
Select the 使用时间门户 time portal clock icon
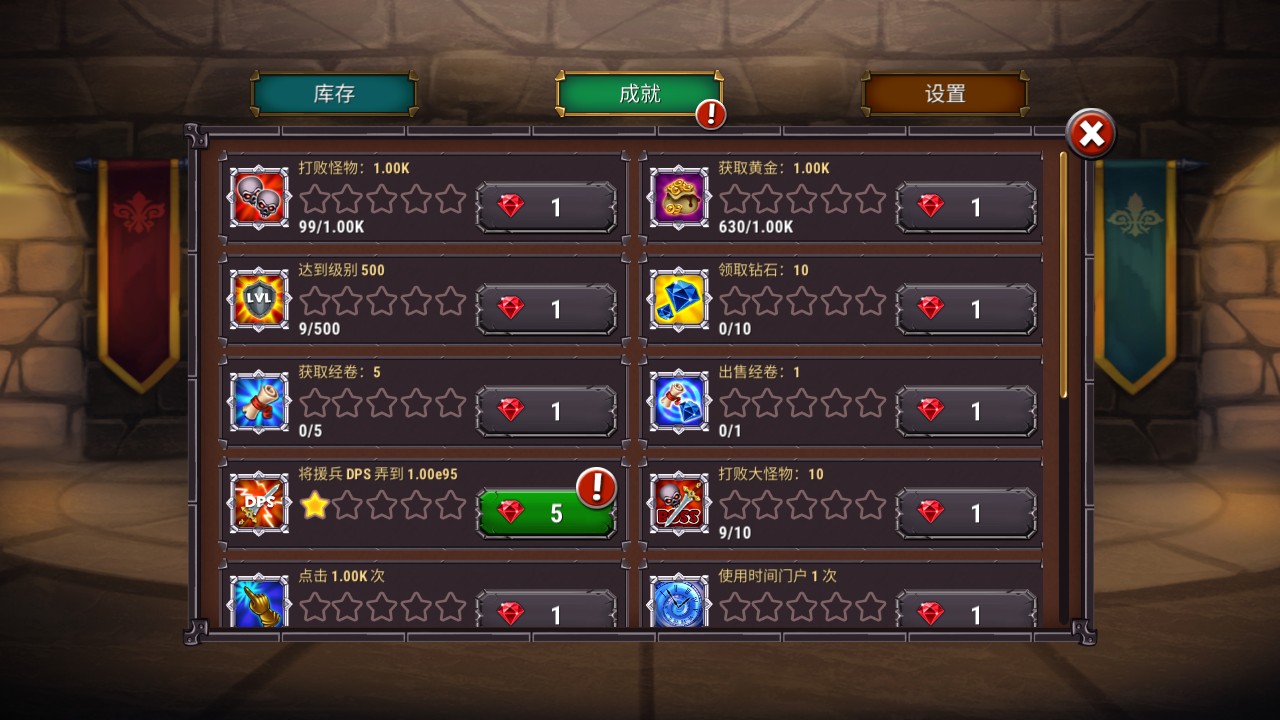(x=678, y=601)
